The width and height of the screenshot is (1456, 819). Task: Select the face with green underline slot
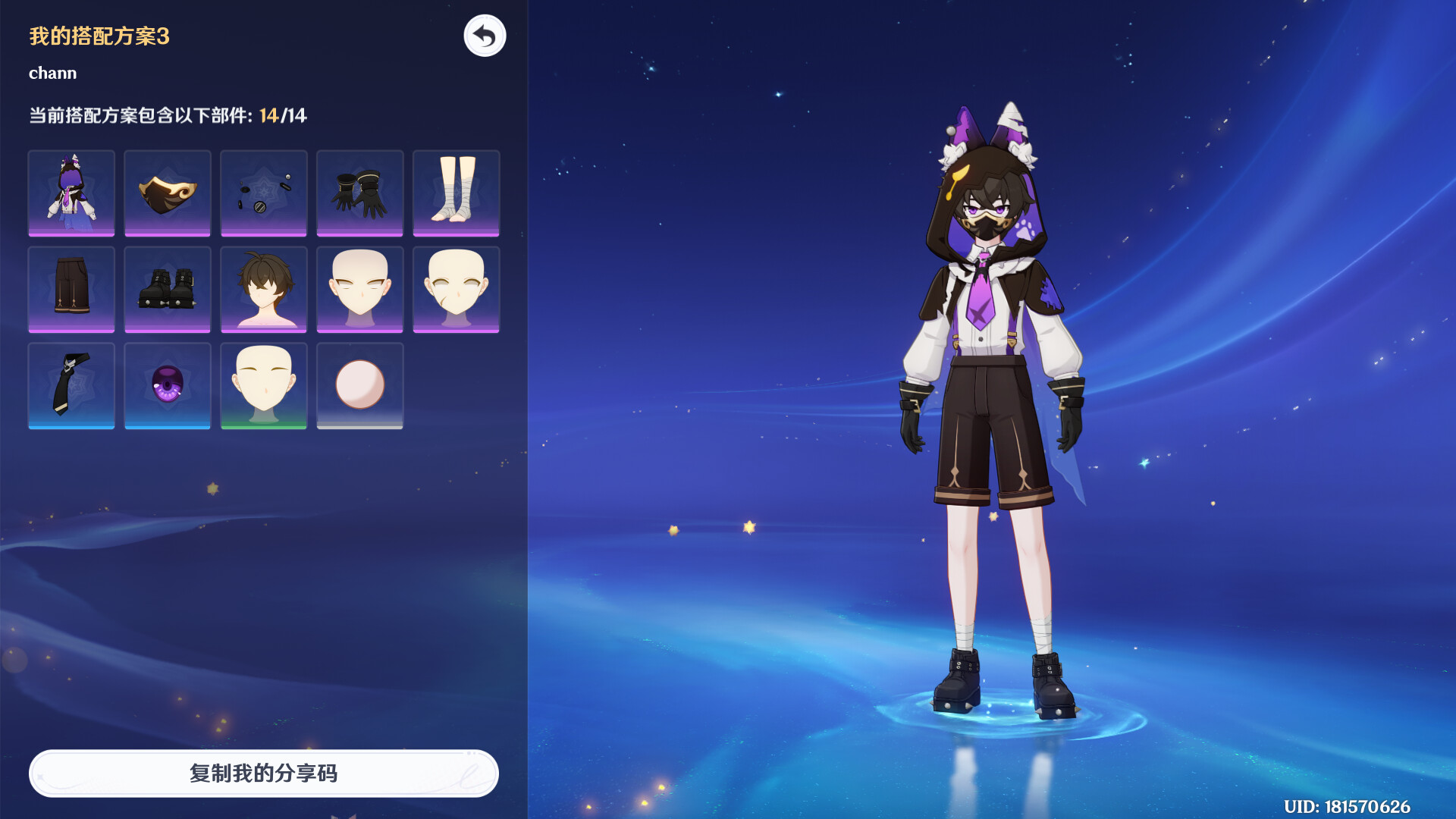coord(263,385)
